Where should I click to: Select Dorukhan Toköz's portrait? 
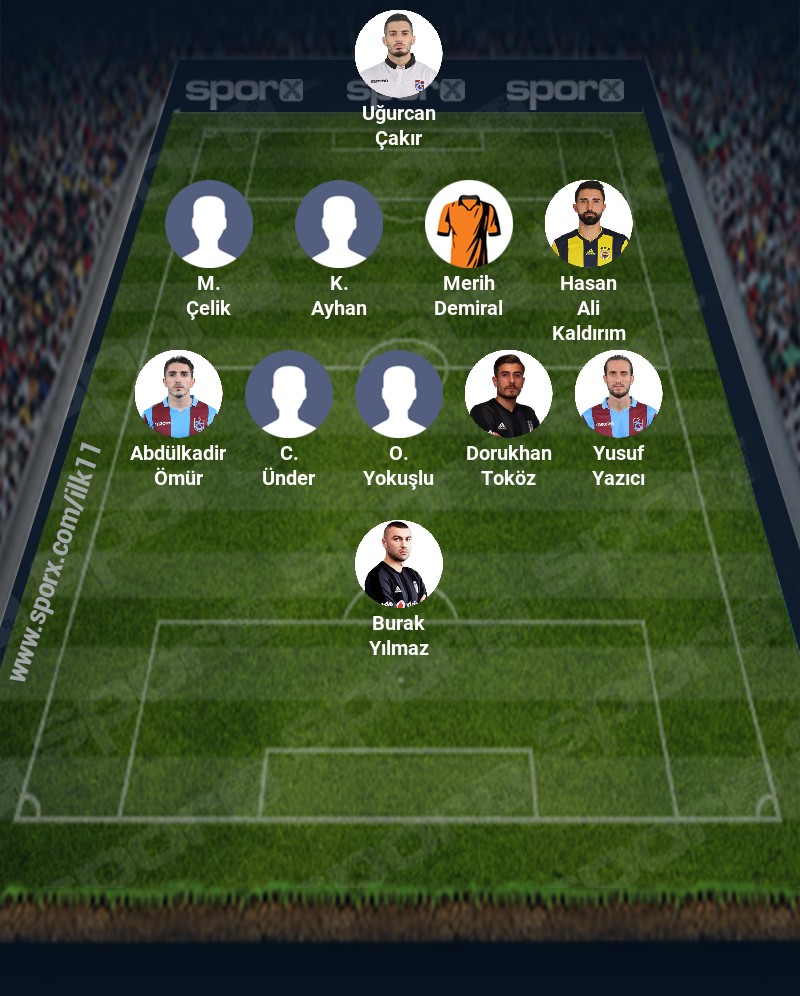point(509,394)
